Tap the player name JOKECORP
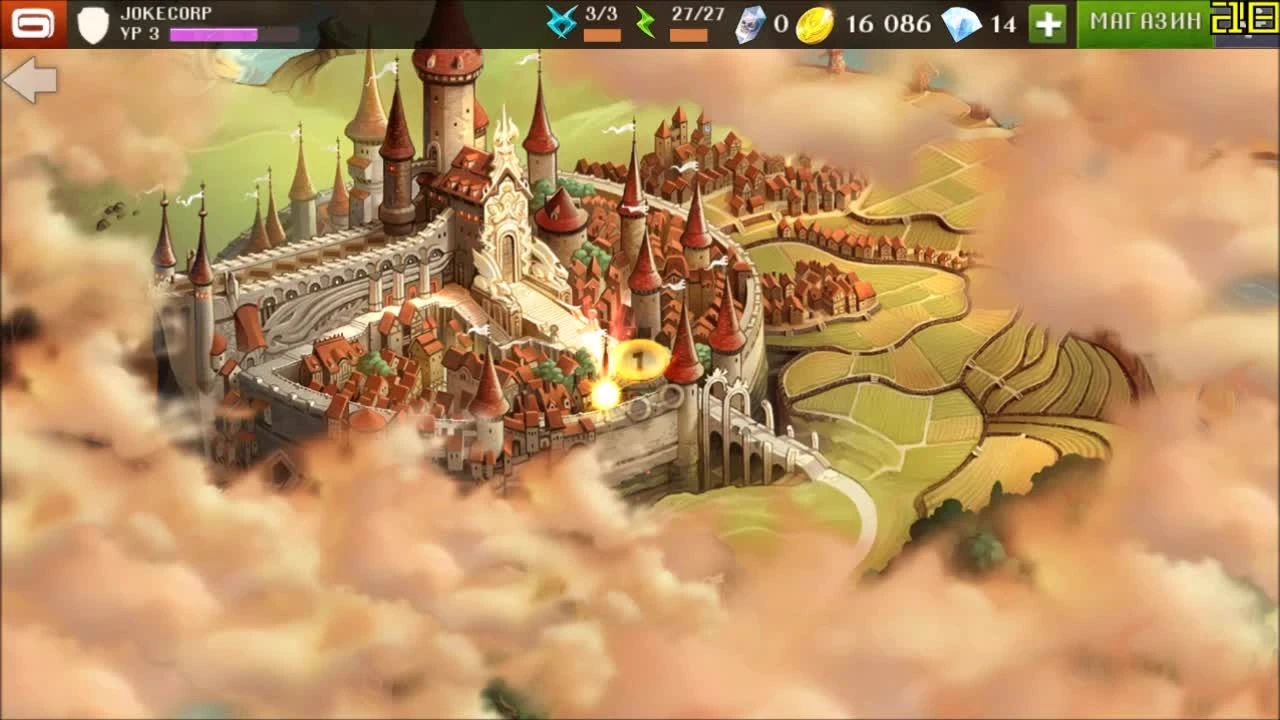 coord(164,13)
